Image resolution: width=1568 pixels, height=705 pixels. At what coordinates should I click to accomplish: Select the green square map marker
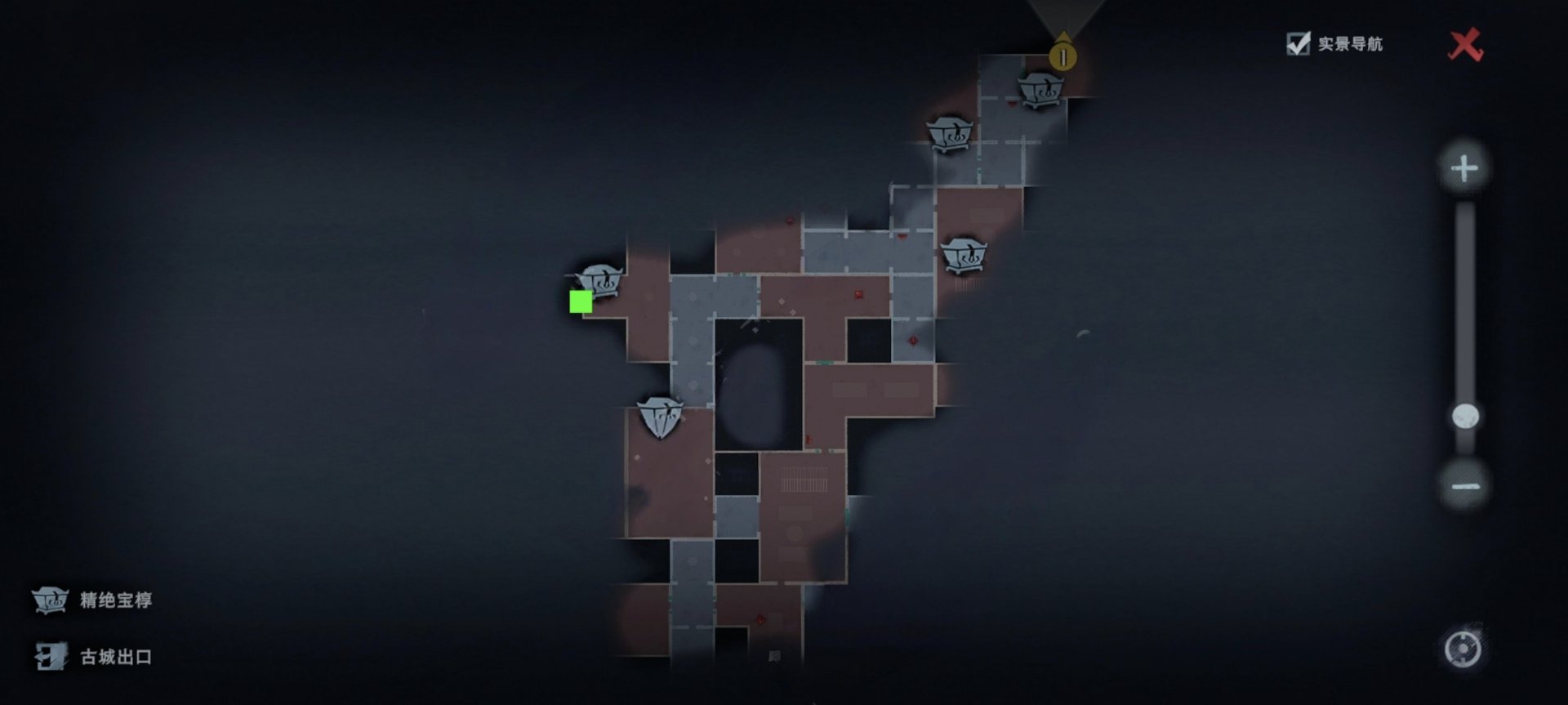(x=581, y=302)
